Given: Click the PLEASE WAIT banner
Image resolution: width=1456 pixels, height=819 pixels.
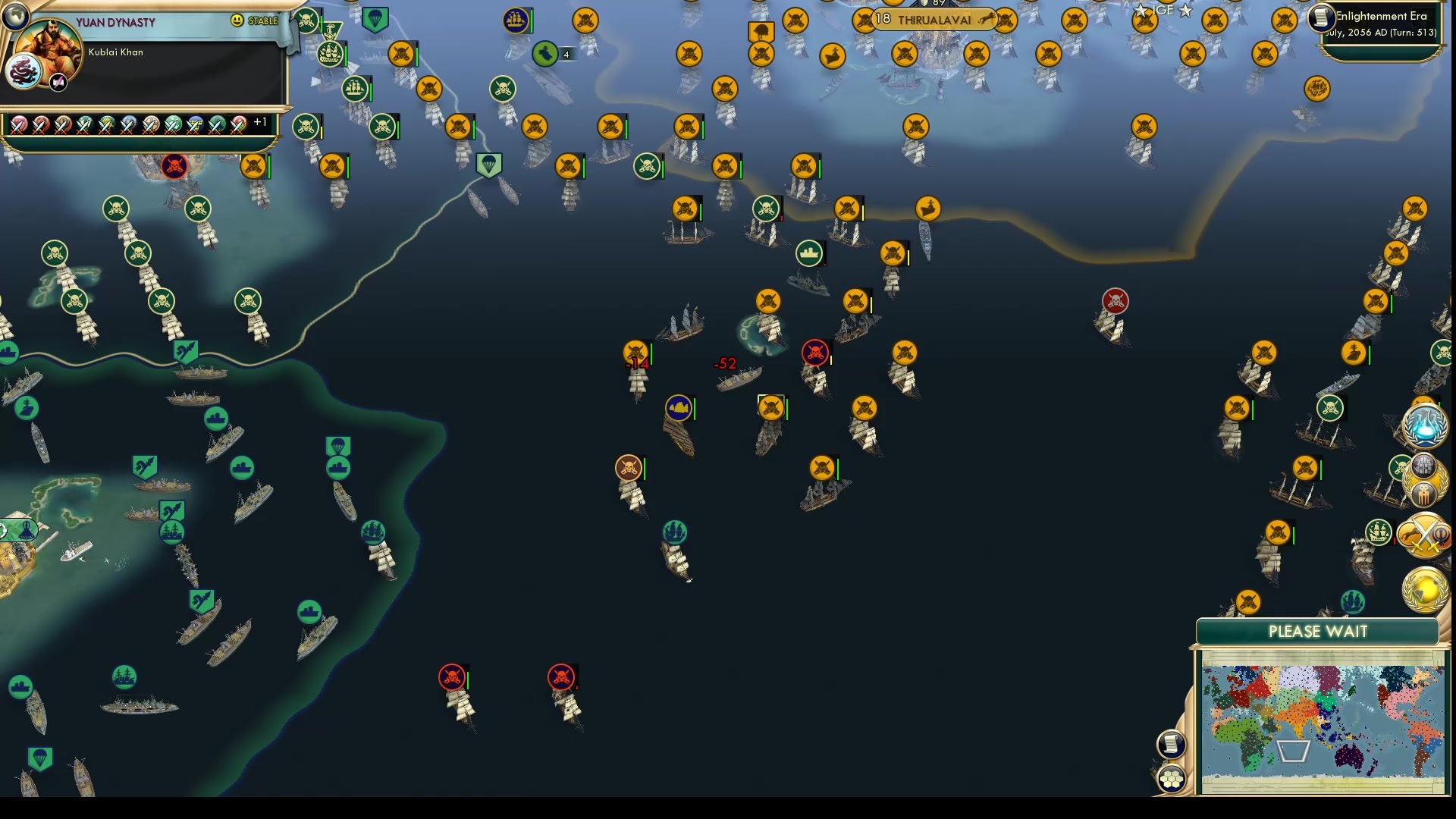Looking at the screenshot, I should [x=1317, y=630].
